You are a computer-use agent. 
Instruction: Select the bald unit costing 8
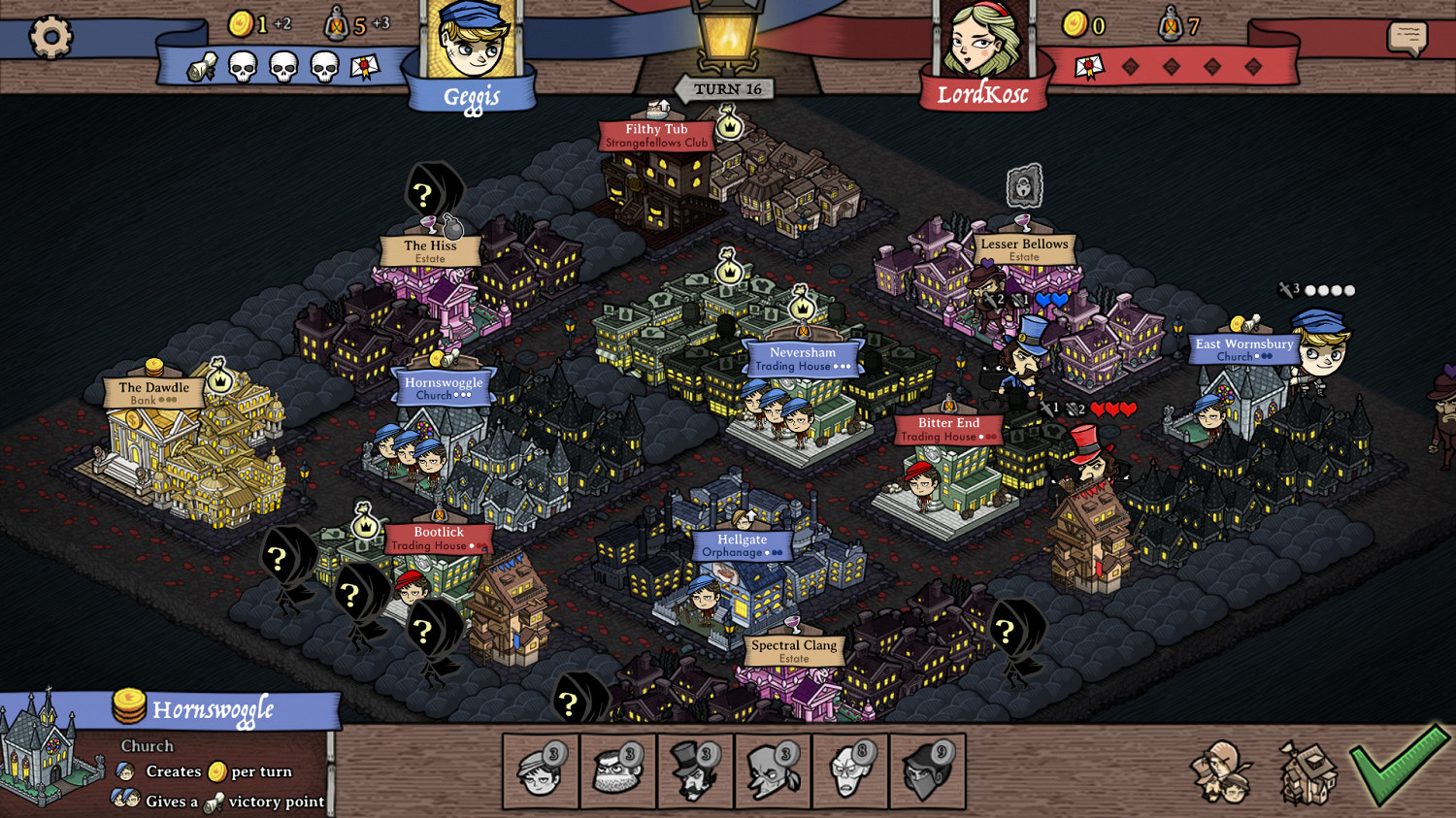click(849, 772)
